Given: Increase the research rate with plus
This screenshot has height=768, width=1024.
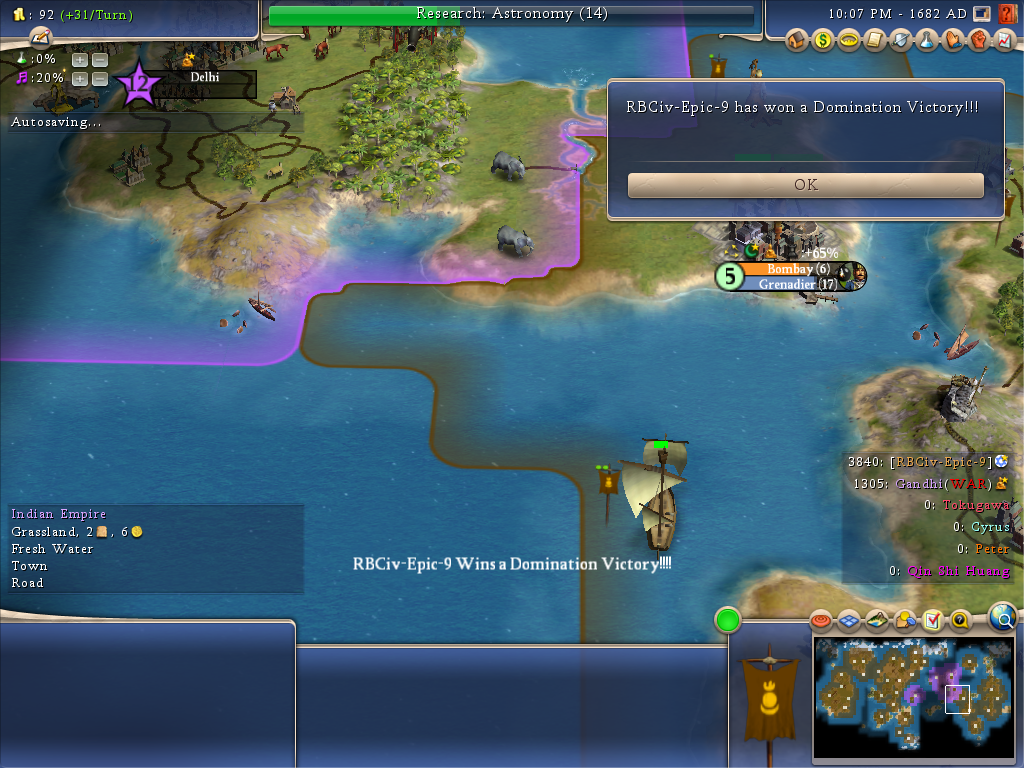Looking at the screenshot, I should 79,60.
